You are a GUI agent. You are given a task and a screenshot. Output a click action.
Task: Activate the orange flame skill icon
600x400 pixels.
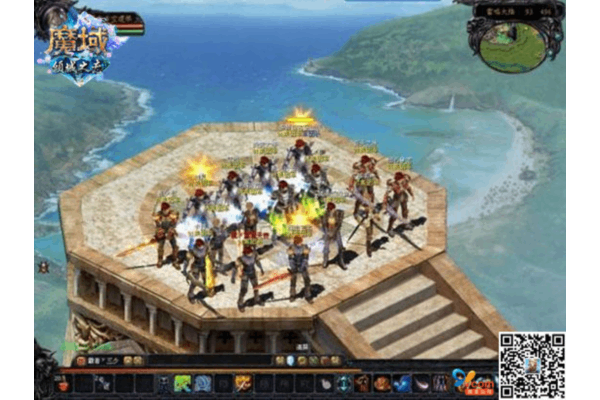pyautogui.click(x=243, y=383)
